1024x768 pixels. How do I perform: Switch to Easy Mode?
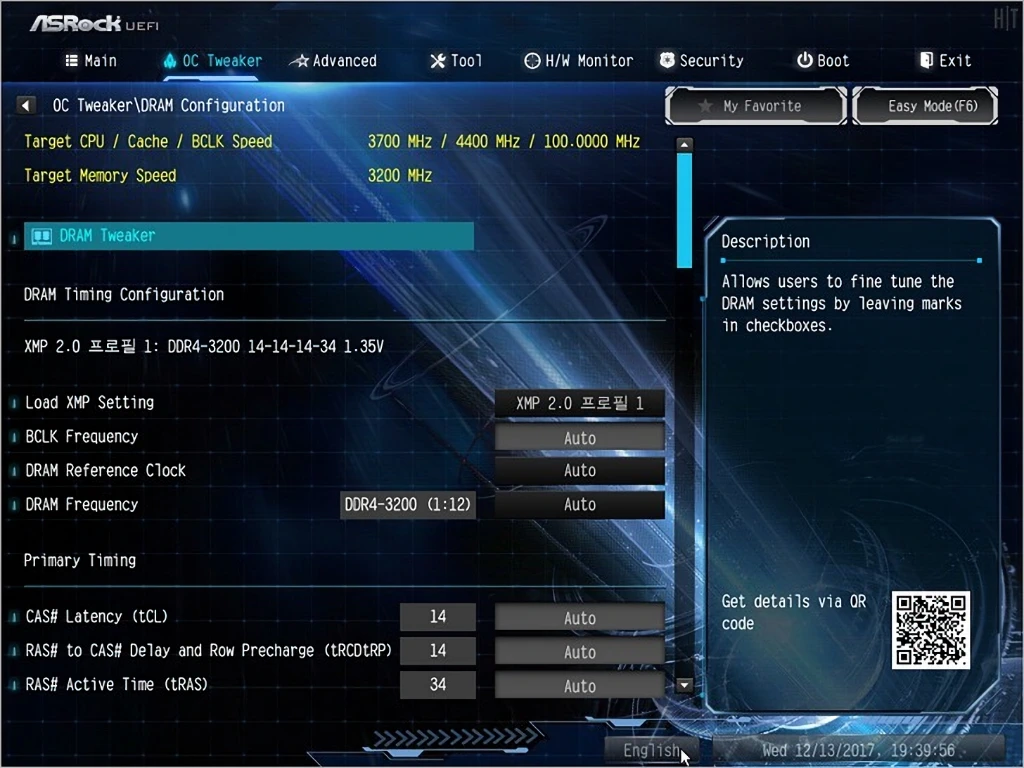coord(925,106)
